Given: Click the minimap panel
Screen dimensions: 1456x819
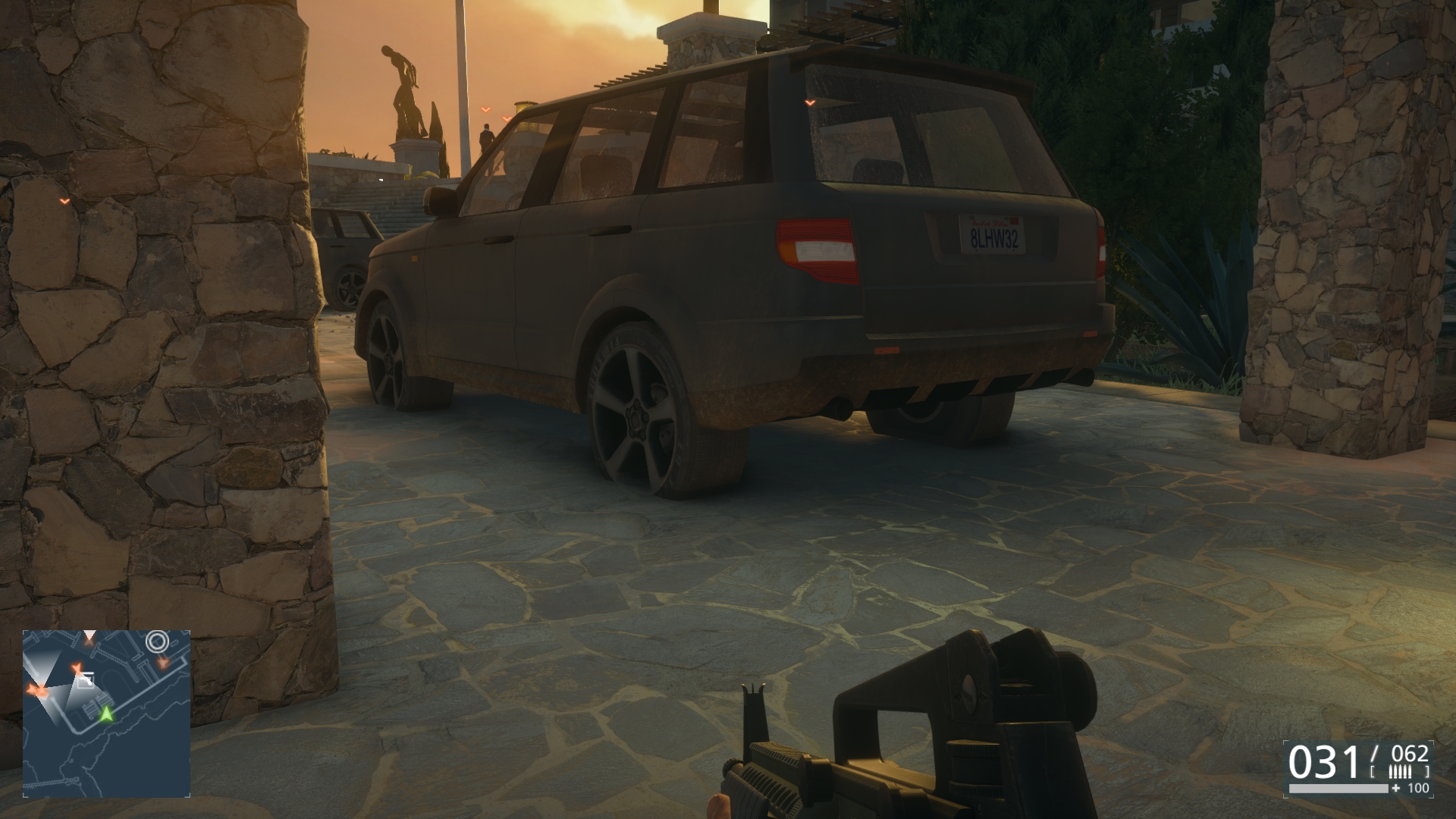Looking at the screenshot, I should coord(106,713).
